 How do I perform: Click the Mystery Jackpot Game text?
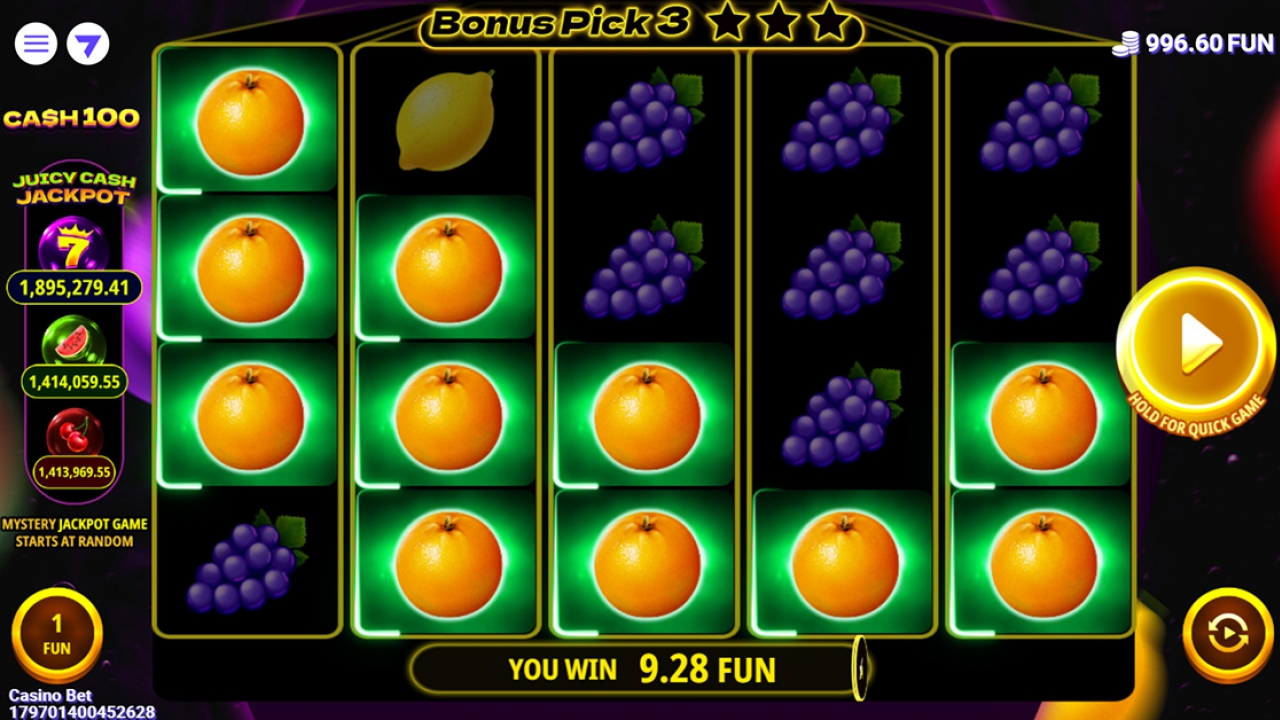[73, 529]
